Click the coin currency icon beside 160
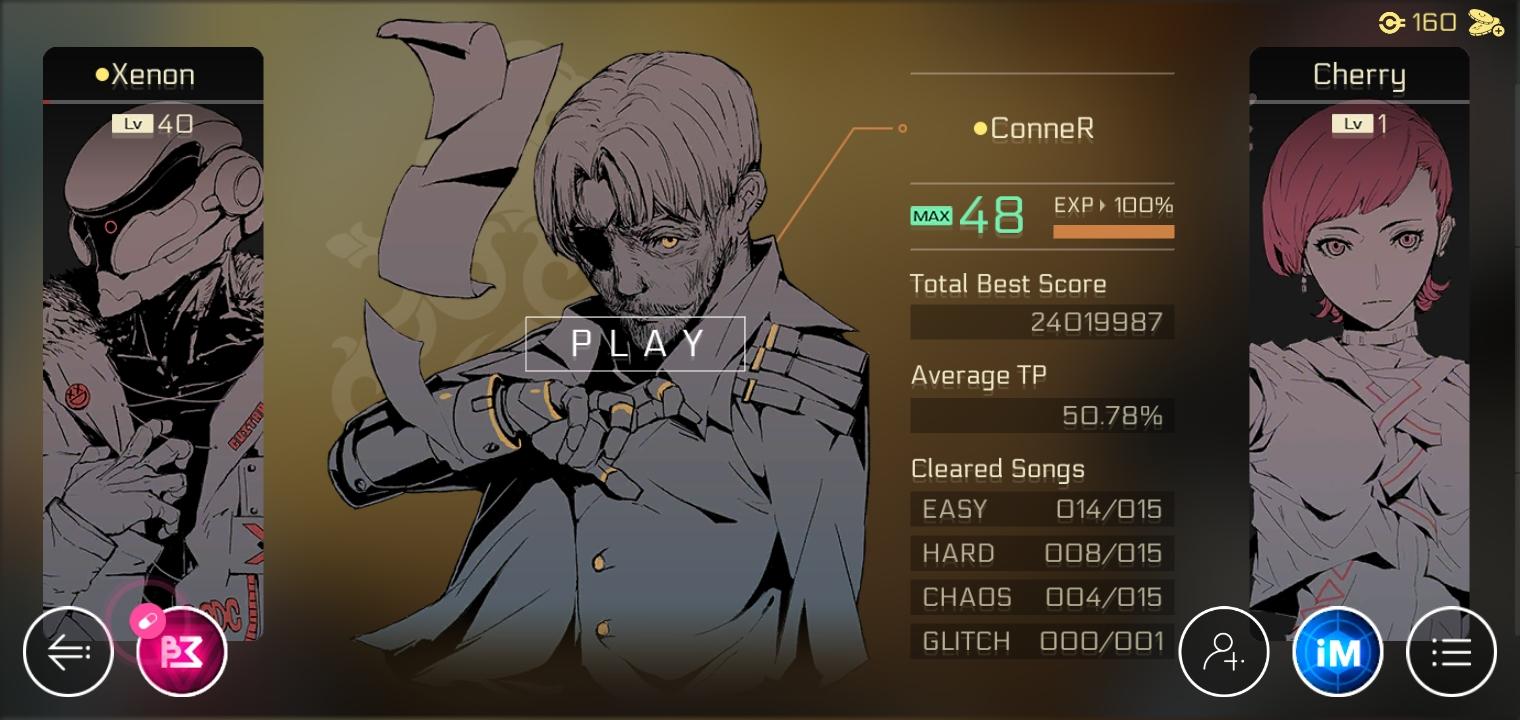Viewport: 1520px width, 720px height. pos(1390,21)
